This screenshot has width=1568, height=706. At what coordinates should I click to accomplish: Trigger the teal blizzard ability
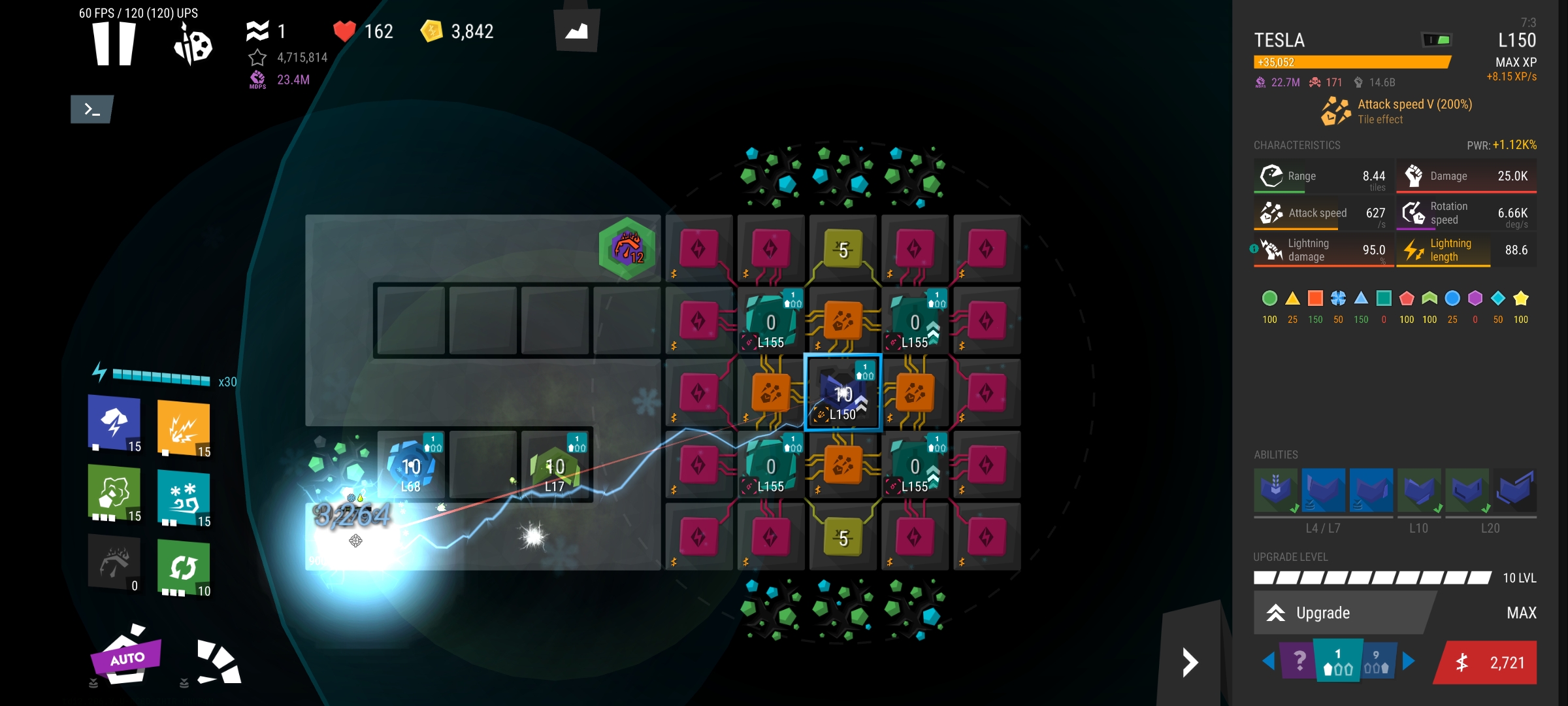[x=184, y=498]
